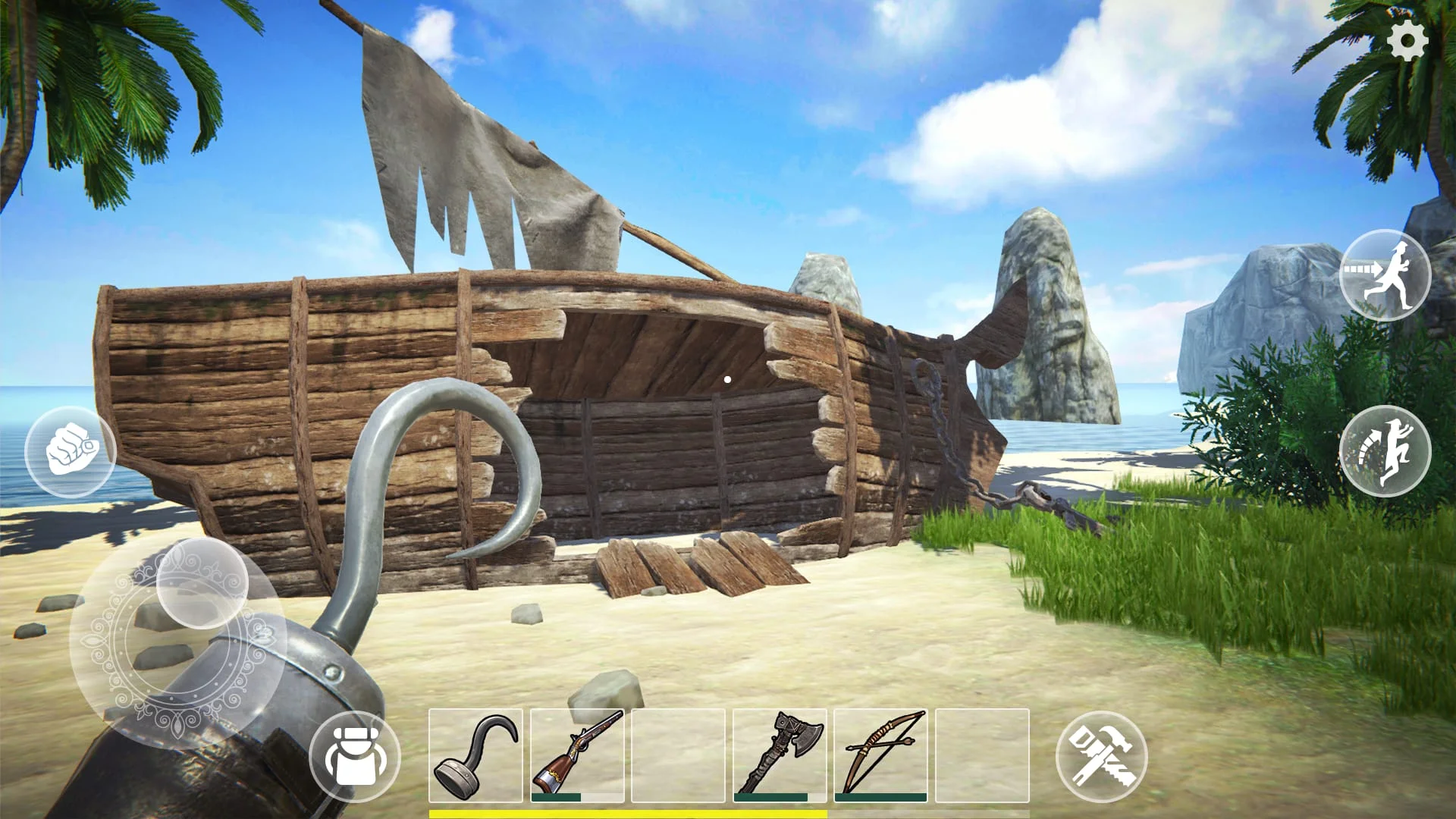The height and width of the screenshot is (819, 1456).
Task: Open the game settings gear
Action: tap(1409, 36)
